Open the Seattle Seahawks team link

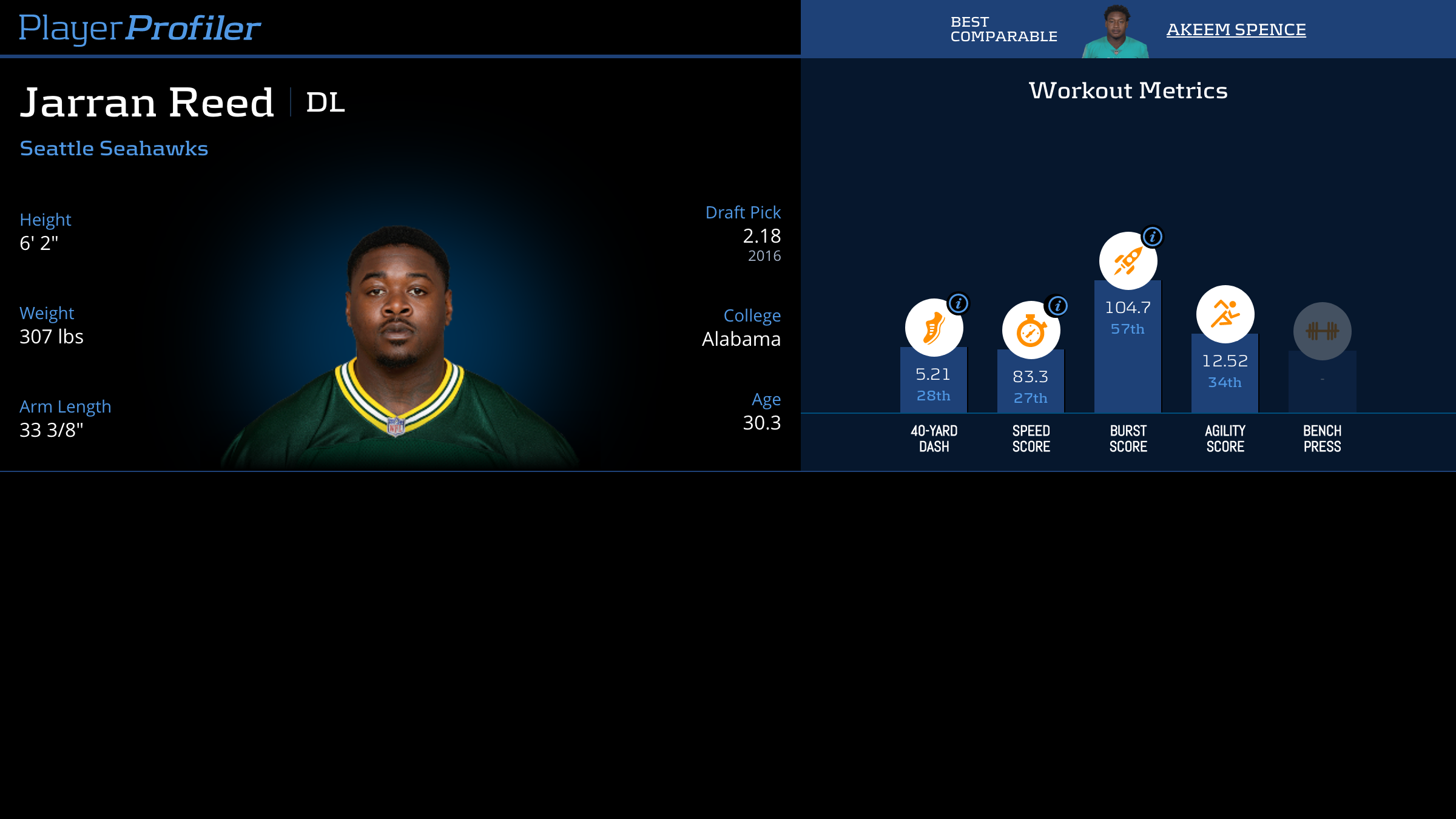[x=114, y=149]
